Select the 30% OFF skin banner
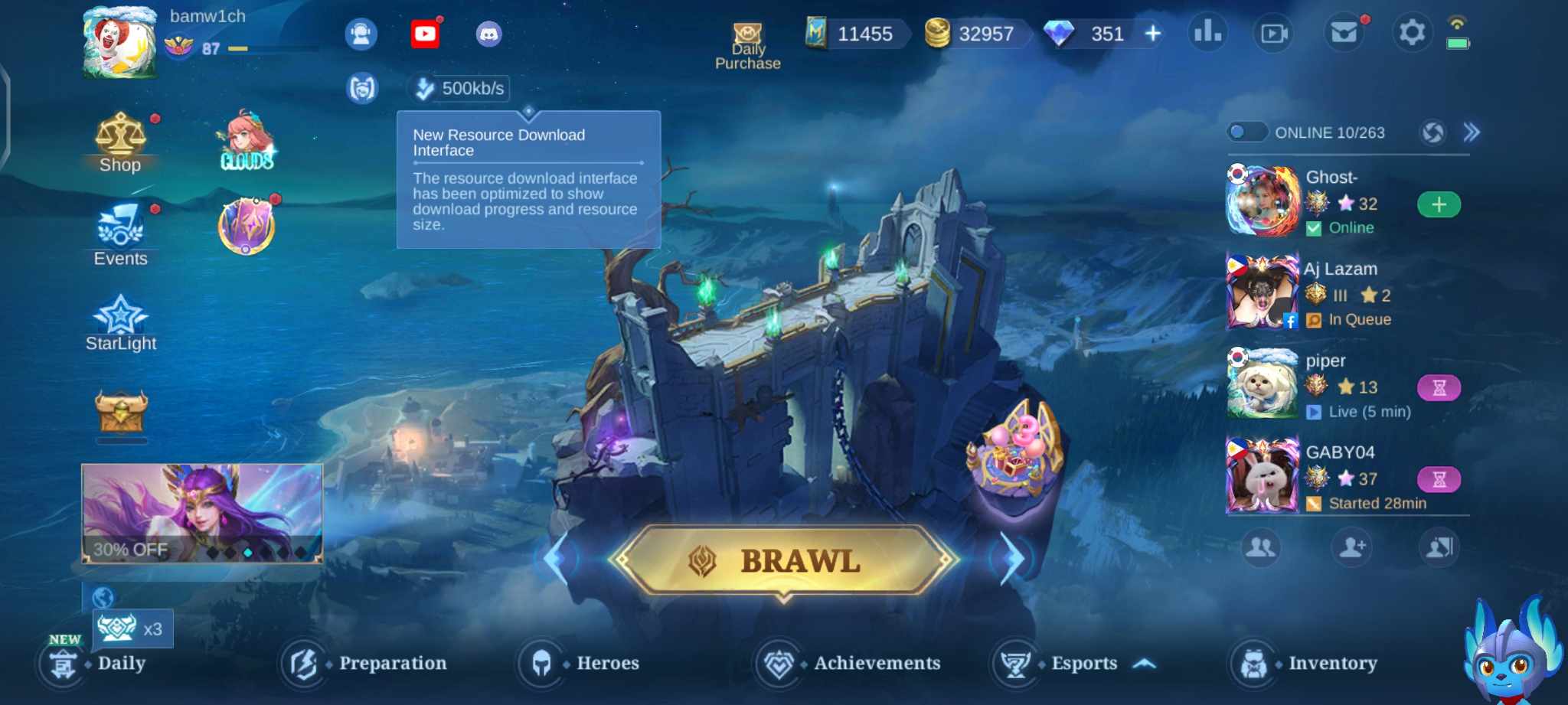 (203, 513)
